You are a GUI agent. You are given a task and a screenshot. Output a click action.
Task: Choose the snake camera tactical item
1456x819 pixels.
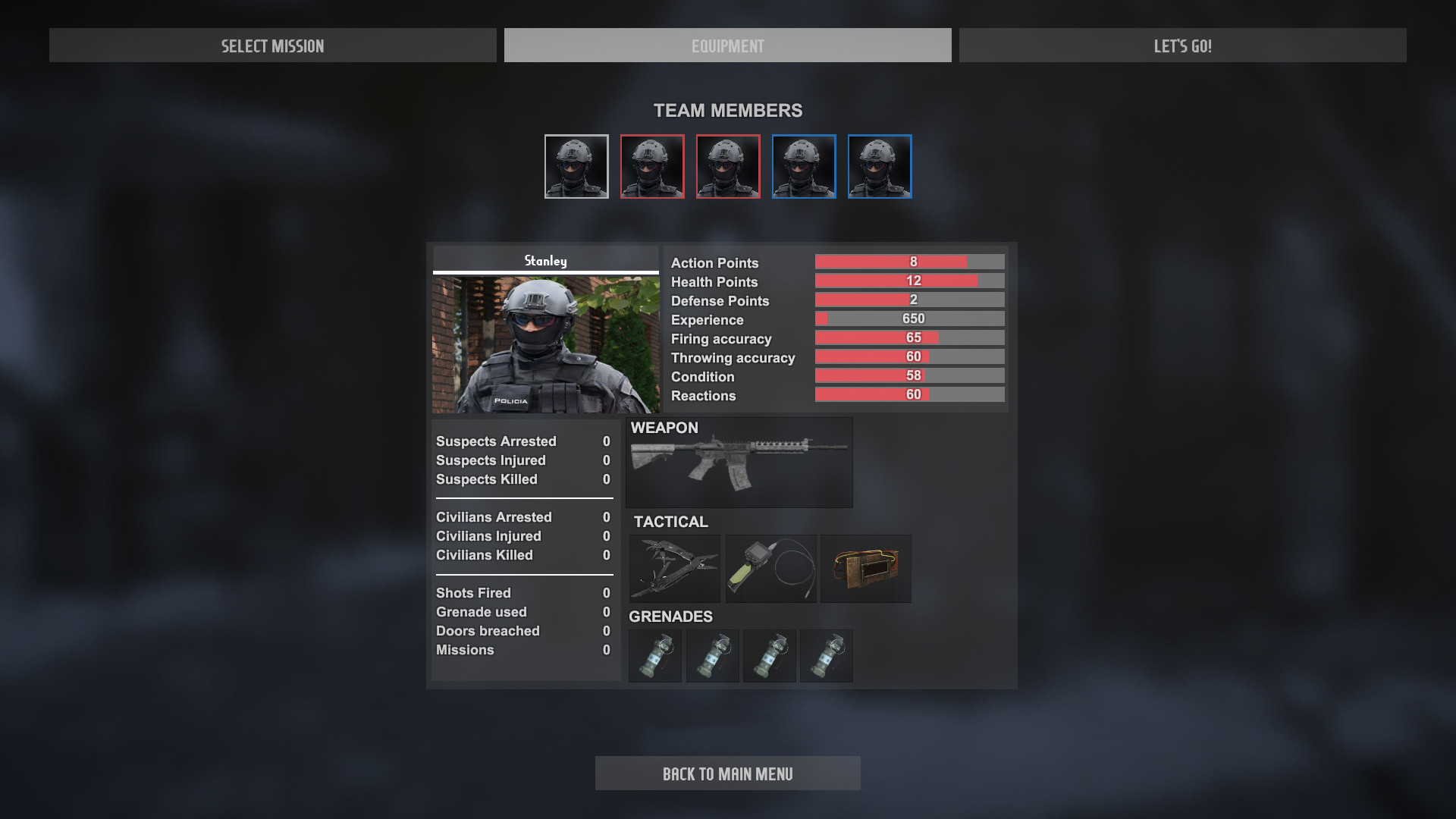click(x=770, y=569)
